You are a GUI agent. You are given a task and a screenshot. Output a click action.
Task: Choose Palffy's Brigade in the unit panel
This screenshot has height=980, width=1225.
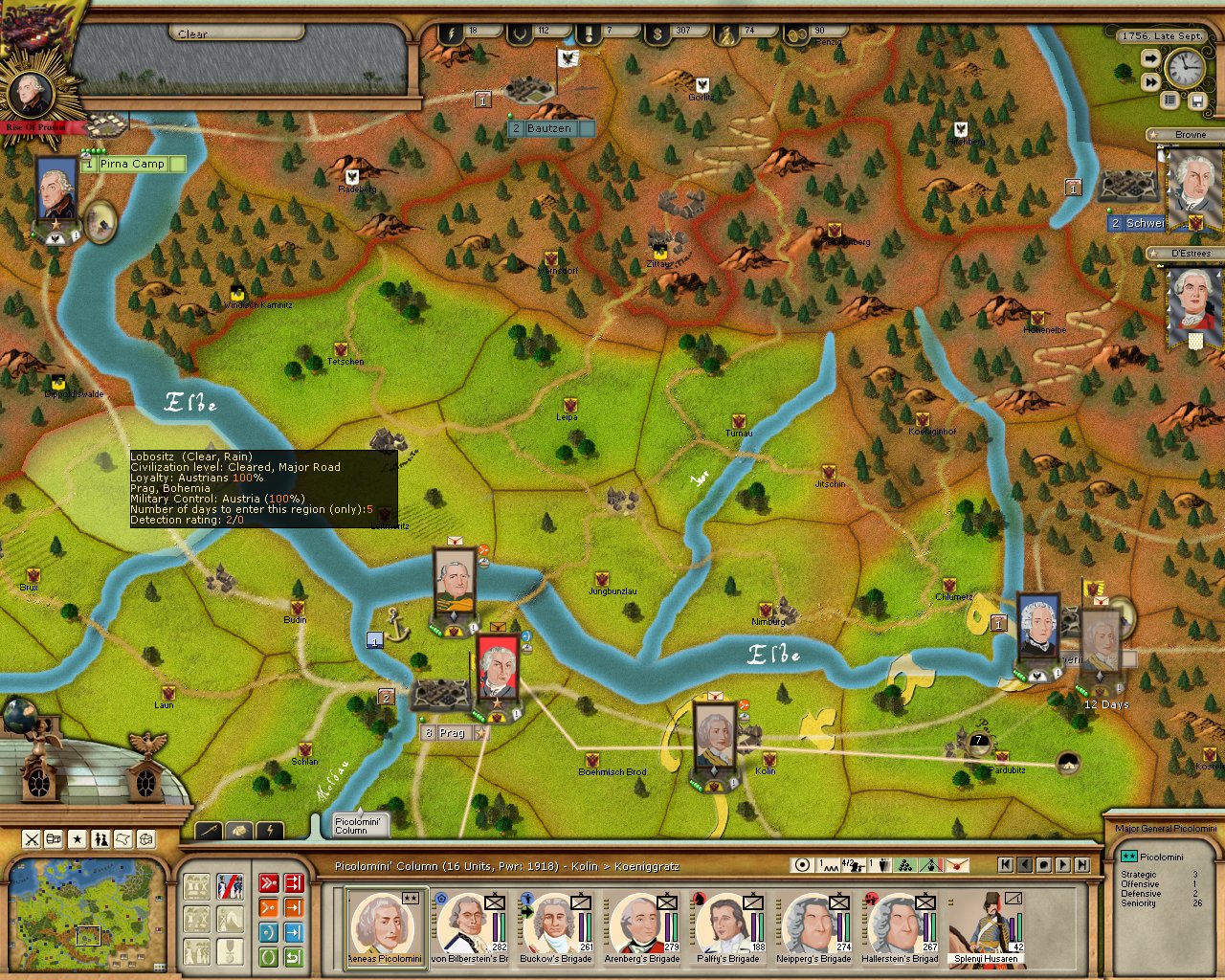pos(728,926)
